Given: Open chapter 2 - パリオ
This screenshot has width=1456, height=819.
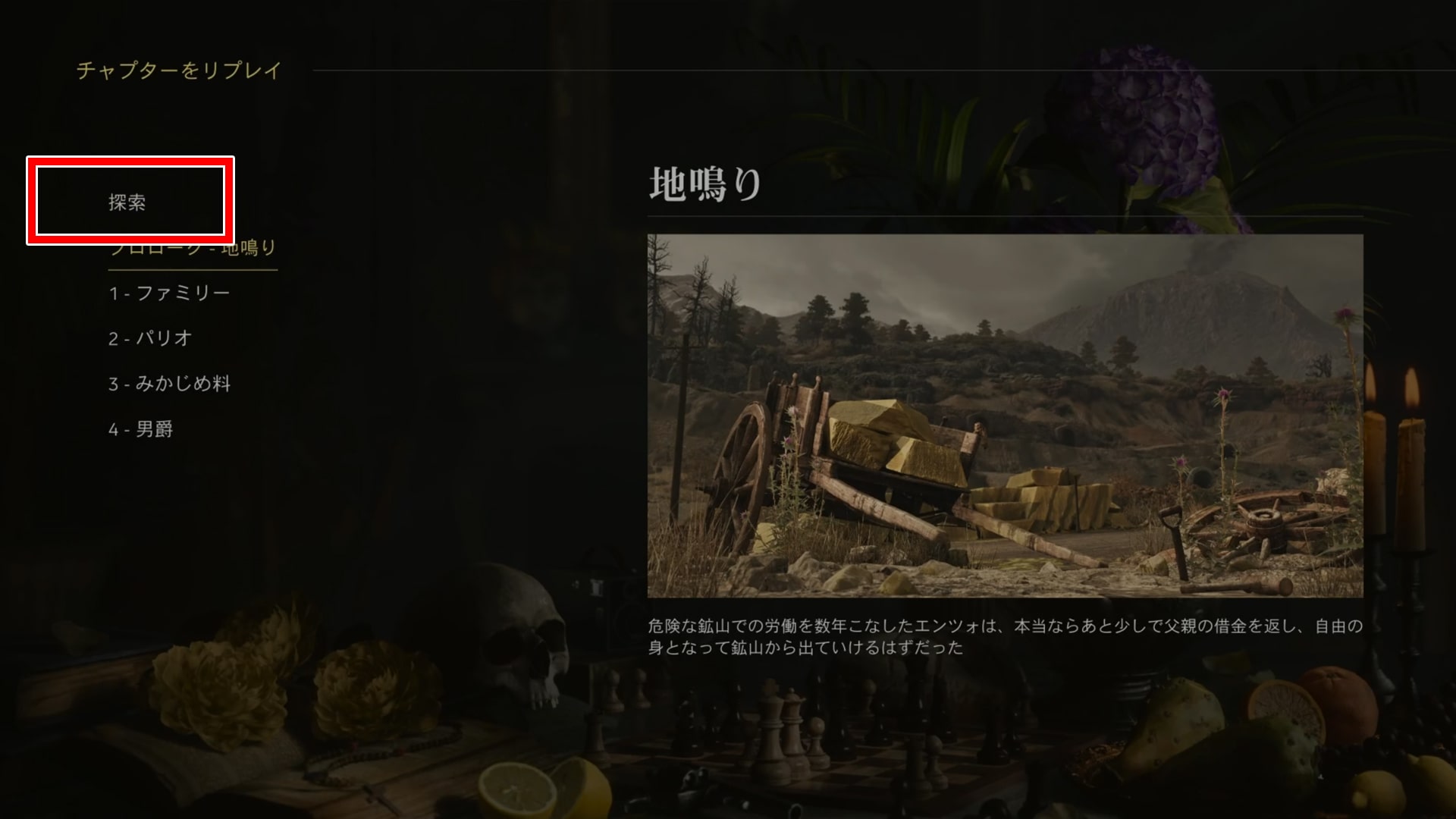Looking at the screenshot, I should [x=150, y=338].
